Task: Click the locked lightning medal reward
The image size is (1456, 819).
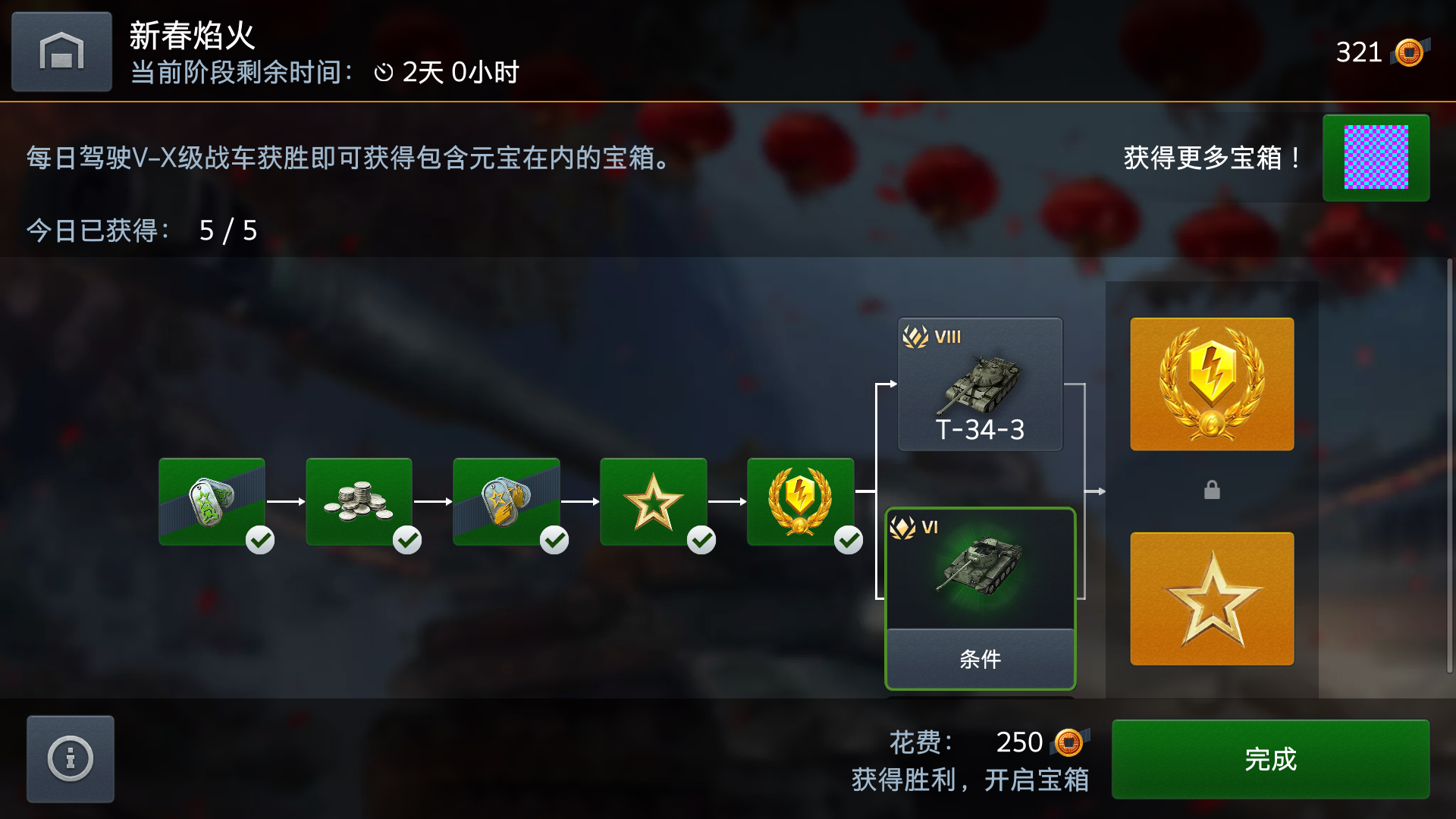Action: pos(1211,384)
